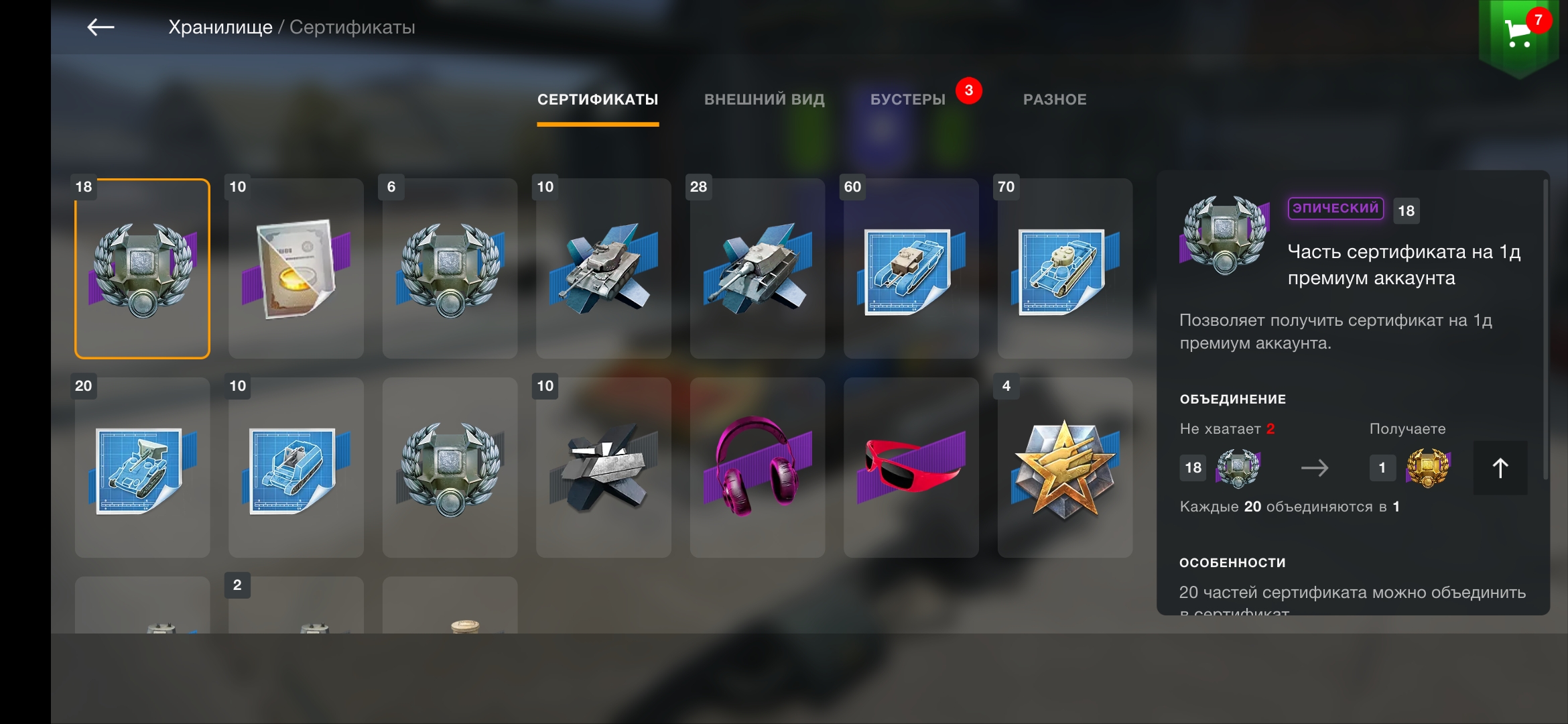Go back with the arrow button
Viewport: 1568px width, 724px height.
pyautogui.click(x=101, y=27)
